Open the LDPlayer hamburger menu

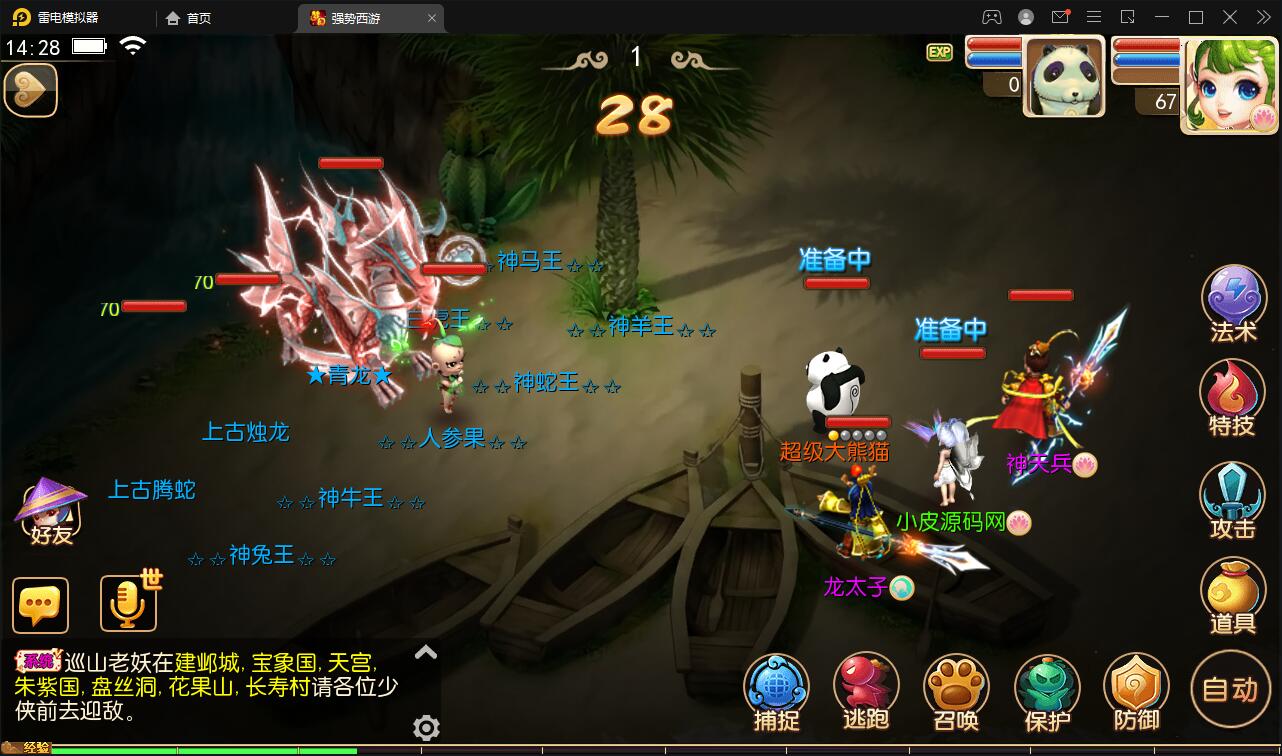(x=1094, y=17)
